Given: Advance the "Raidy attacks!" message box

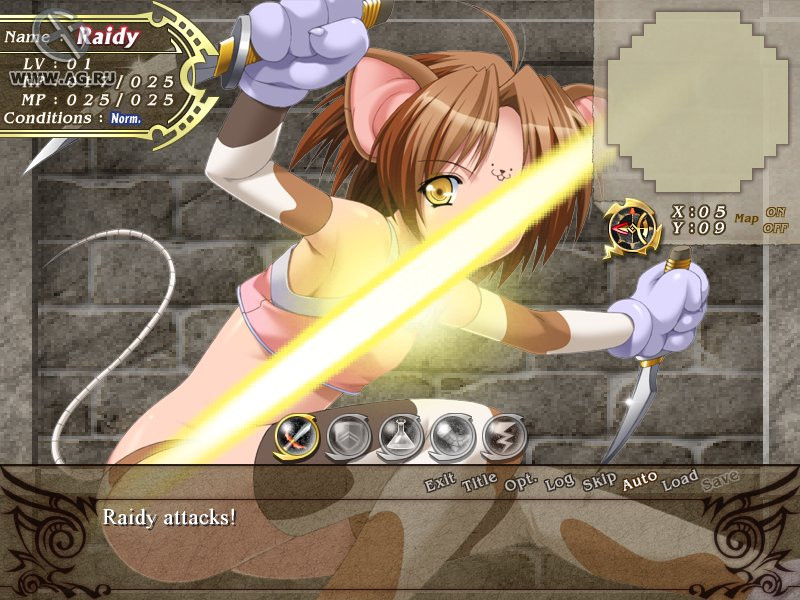Looking at the screenshot, I should coord(400,530).
